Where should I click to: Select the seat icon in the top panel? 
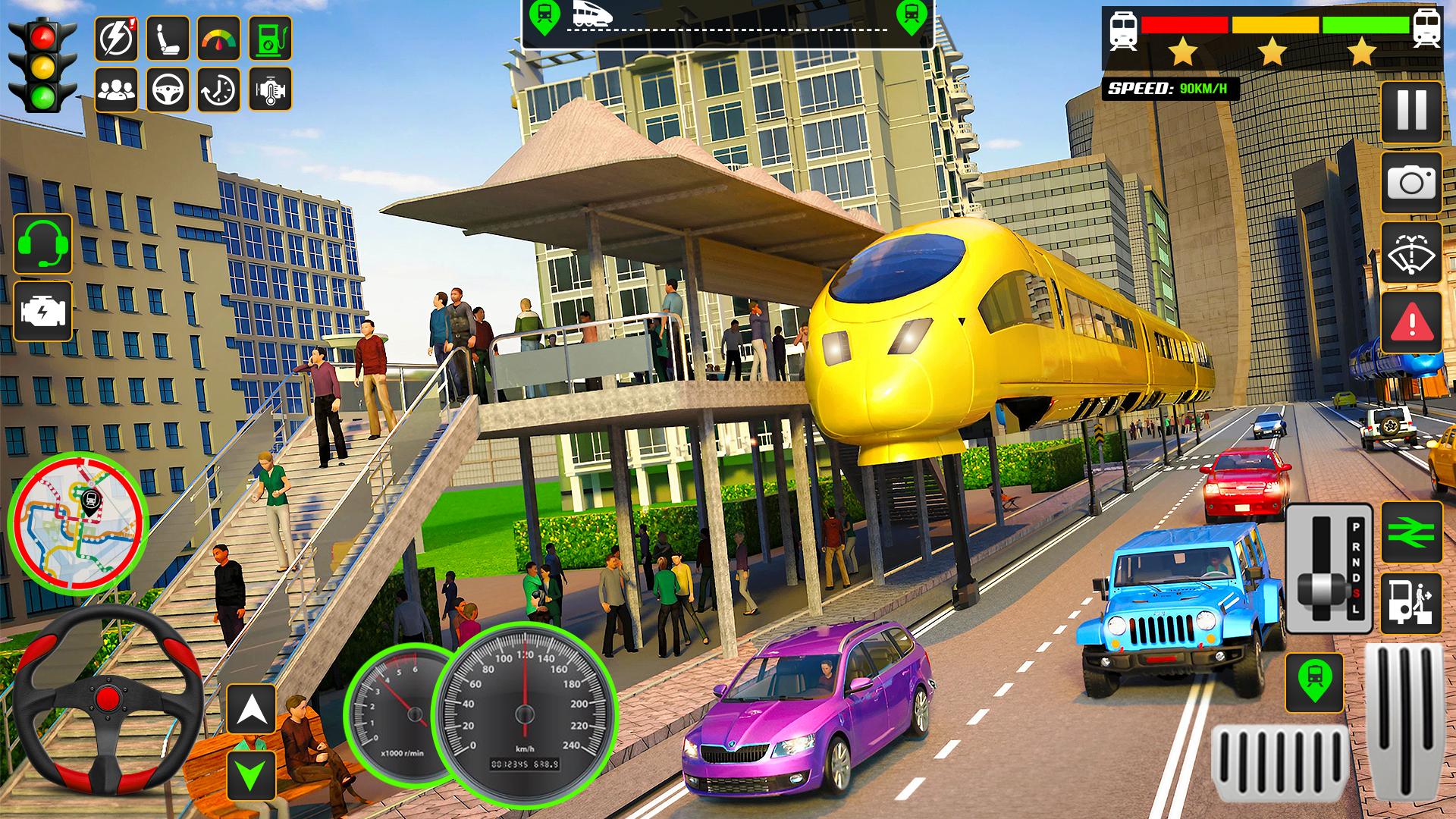point(168,38)
